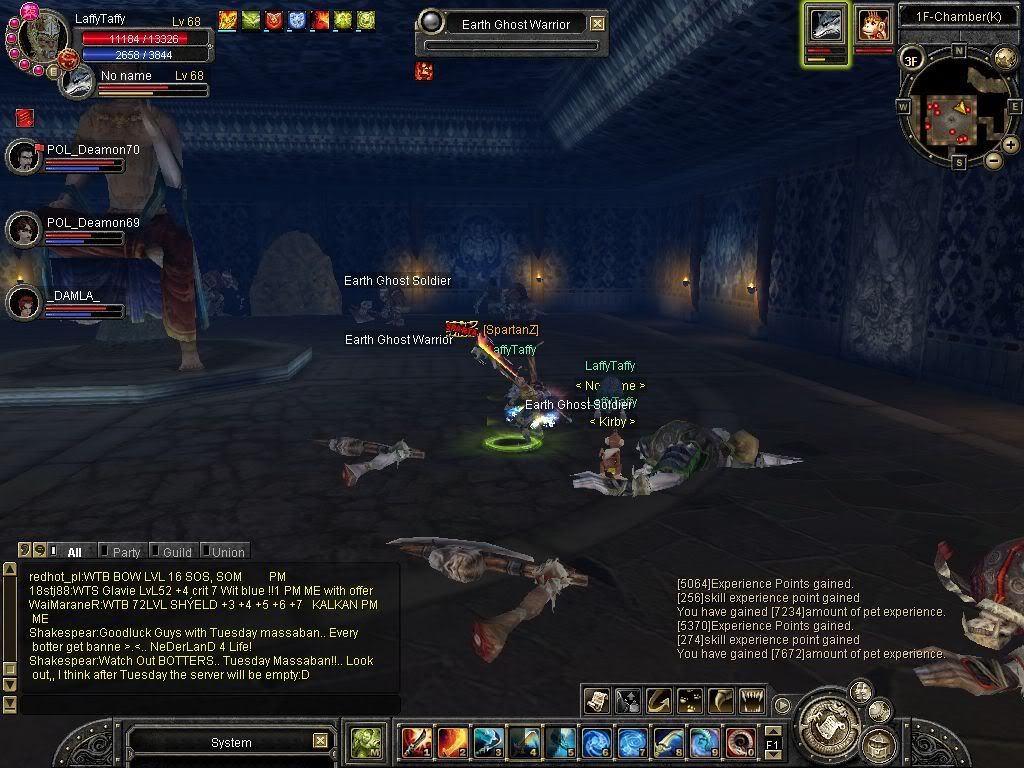This screenshot has height=768, width=1024.
Task: Click the green monster icon beside hotbar
Action: 365,742
